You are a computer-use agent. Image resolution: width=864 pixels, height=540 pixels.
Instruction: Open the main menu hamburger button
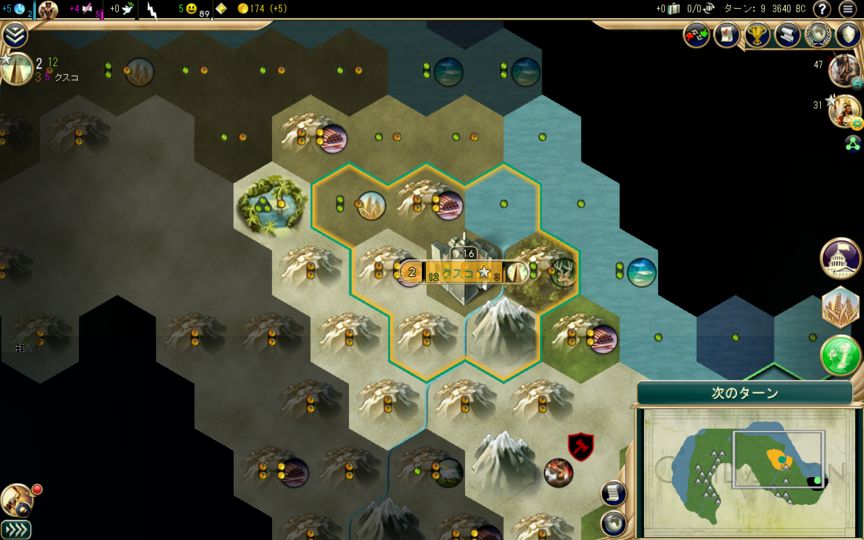[x=848, y=9]
